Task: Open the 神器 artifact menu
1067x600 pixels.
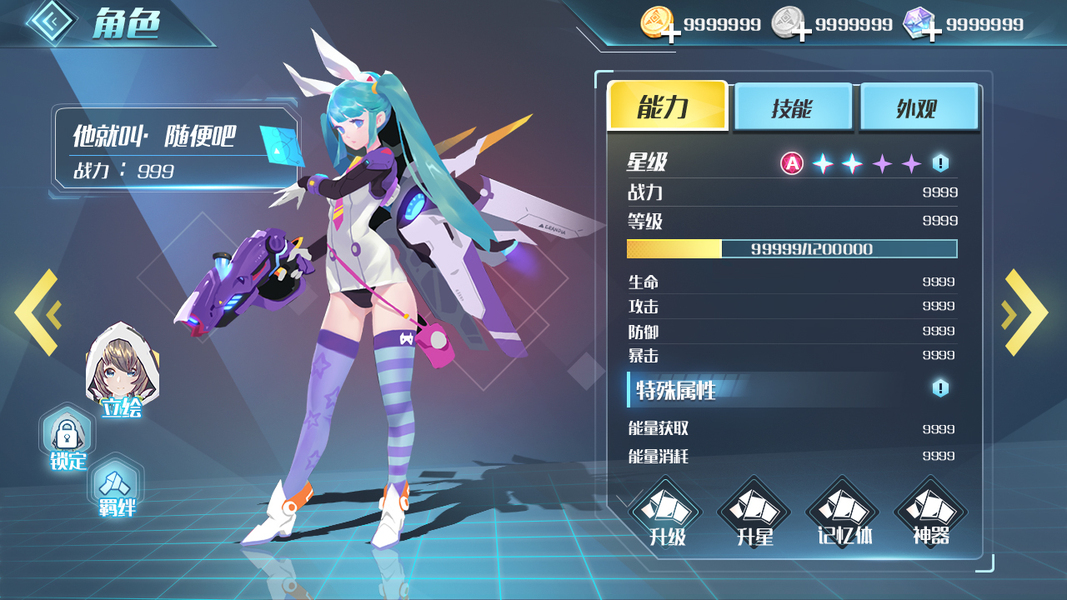Action: coord(930,514)
